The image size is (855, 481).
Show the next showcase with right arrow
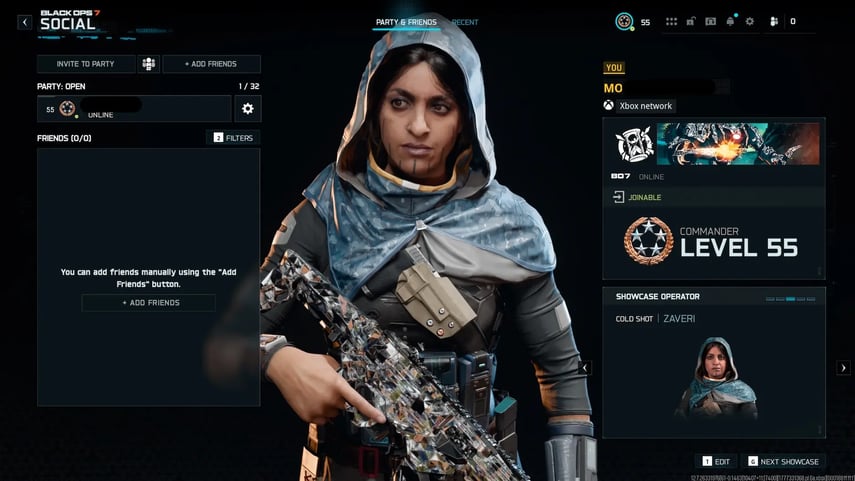click(x=842, y=368)
